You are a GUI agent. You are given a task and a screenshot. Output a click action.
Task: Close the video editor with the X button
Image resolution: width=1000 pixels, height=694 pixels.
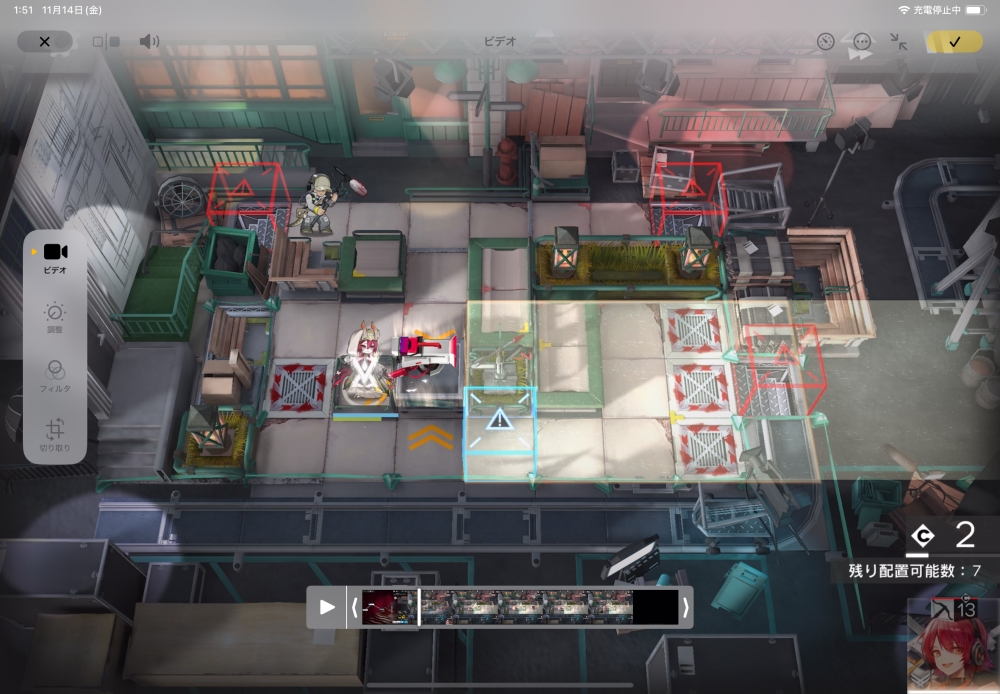tap(44, 42)
